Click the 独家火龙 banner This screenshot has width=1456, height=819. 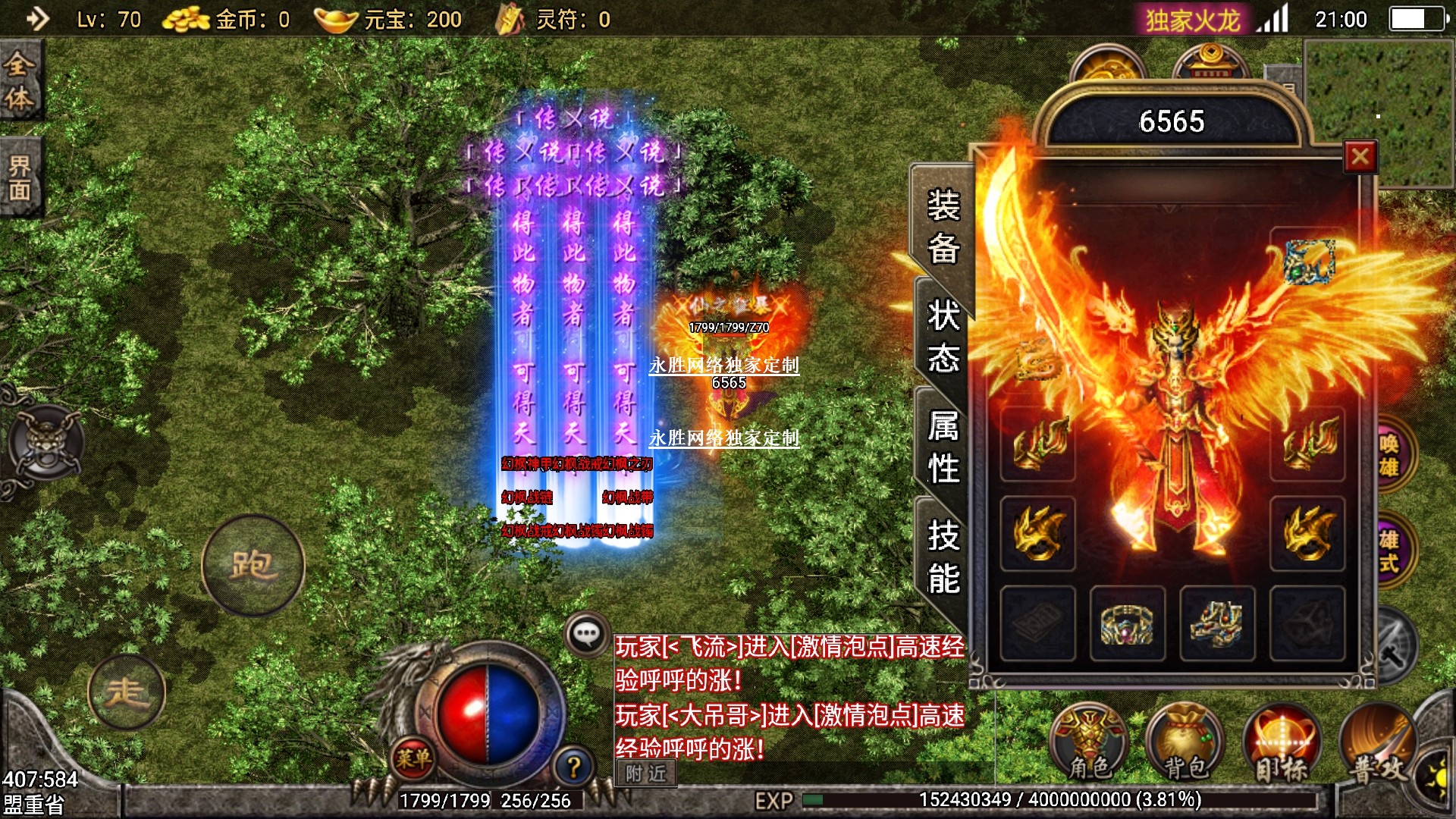point(1192,20)
